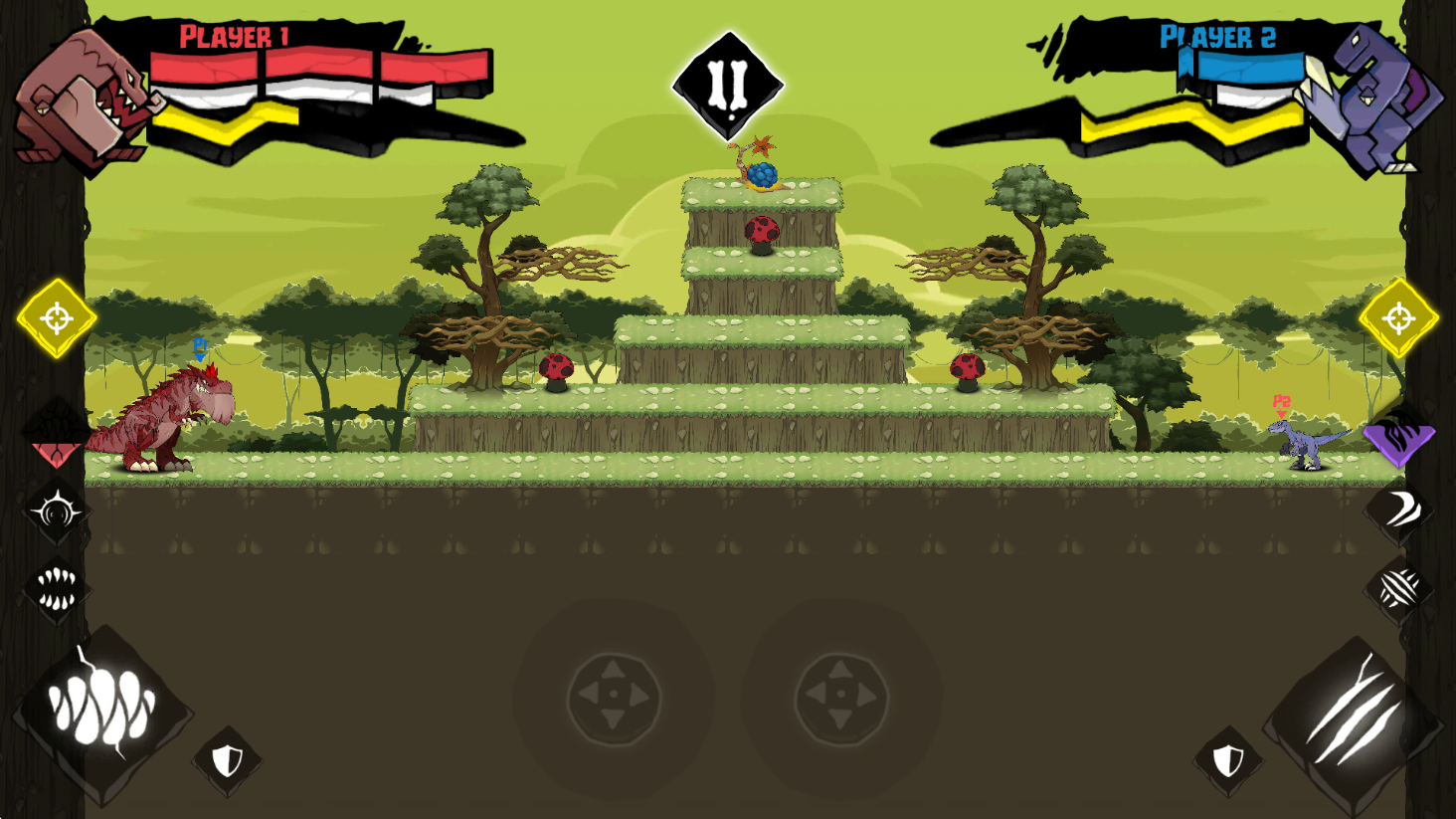The height and width of the screenshot is (819, 1456).
Task: Activate Player 2's purple claw special ability
Action: point(1398,436)
